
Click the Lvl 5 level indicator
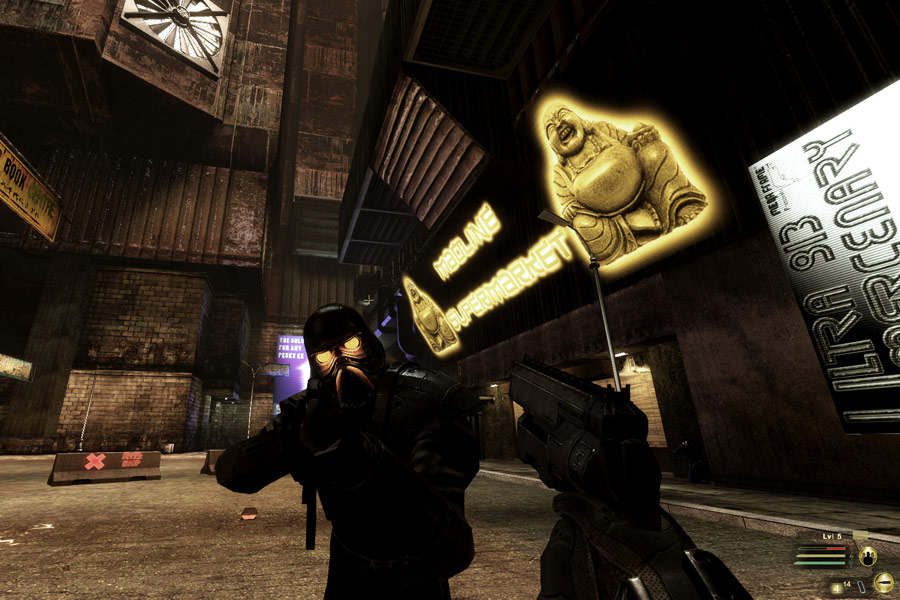[832, 537]
